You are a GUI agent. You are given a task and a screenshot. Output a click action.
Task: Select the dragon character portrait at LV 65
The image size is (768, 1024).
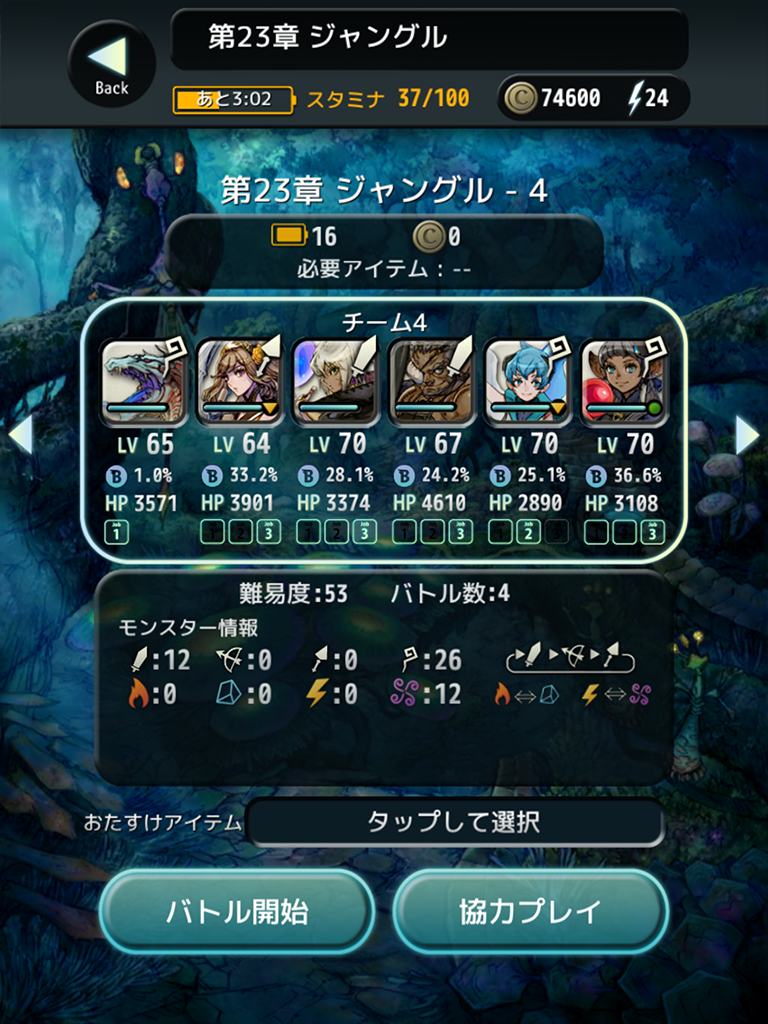[144, 380]
